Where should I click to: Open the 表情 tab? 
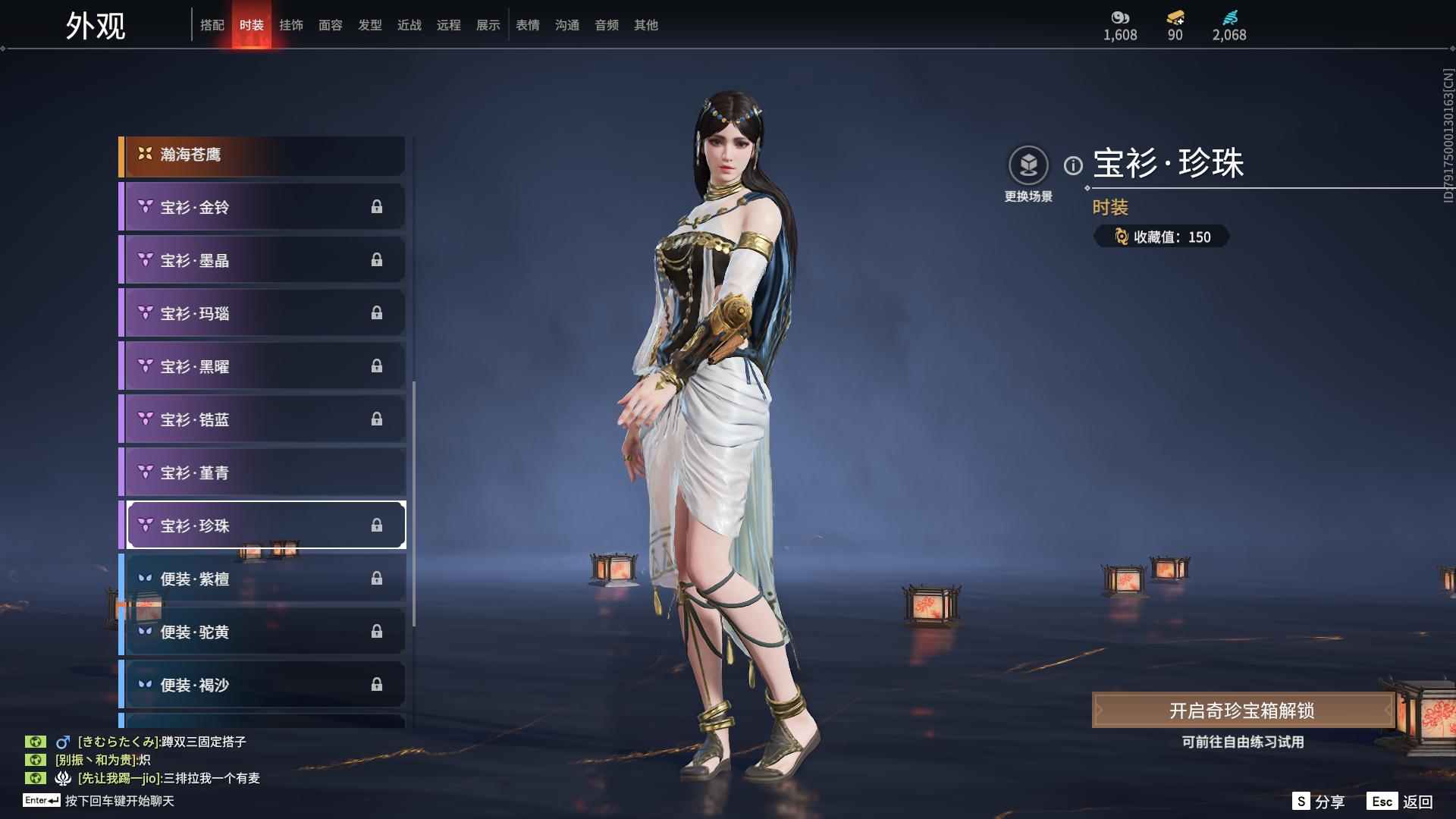[x=527, y=24]
